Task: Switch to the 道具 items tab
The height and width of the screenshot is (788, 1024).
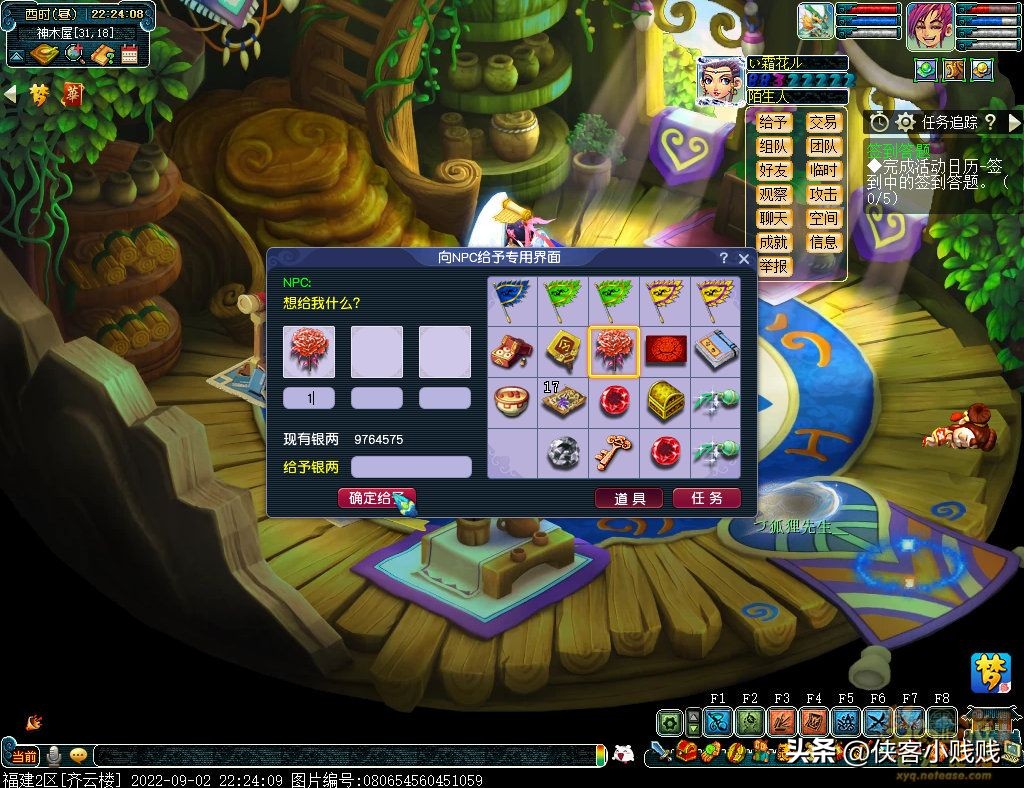Action: (x=629, y=498)
